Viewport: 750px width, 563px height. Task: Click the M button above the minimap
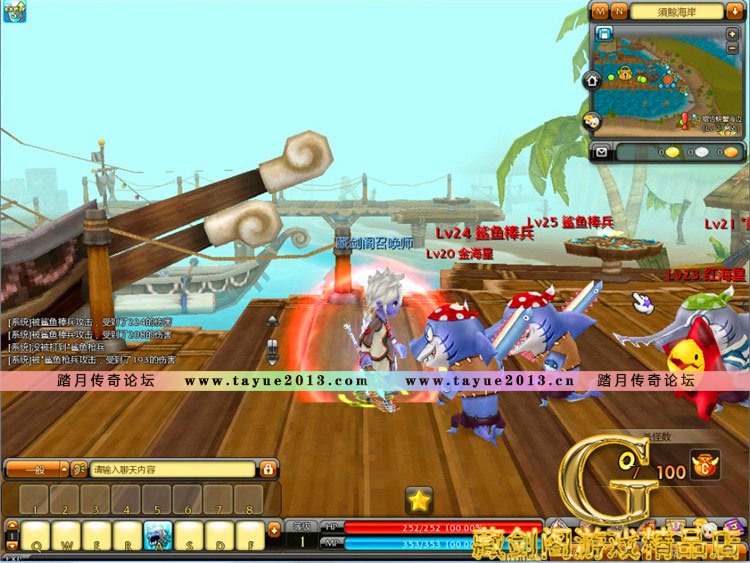pyautogui.click(x=600, y=11)
